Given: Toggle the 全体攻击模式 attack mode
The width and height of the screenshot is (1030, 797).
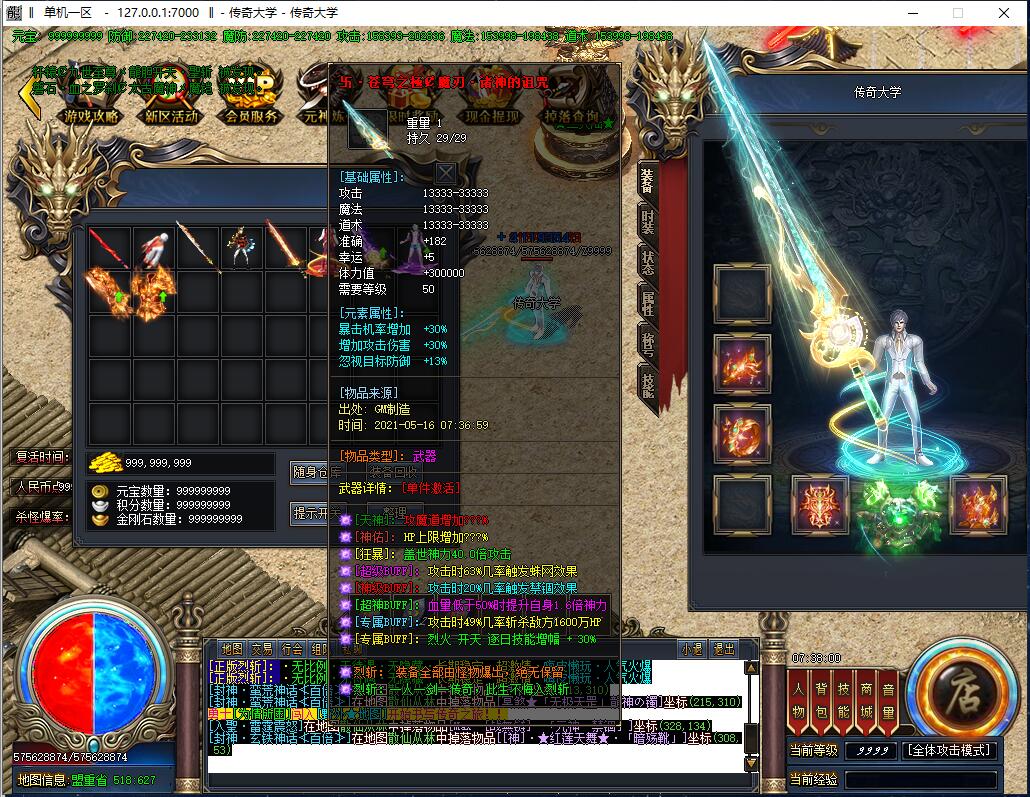Looking at the screenshot, I should pyautogui.click(x=949, y=750).
